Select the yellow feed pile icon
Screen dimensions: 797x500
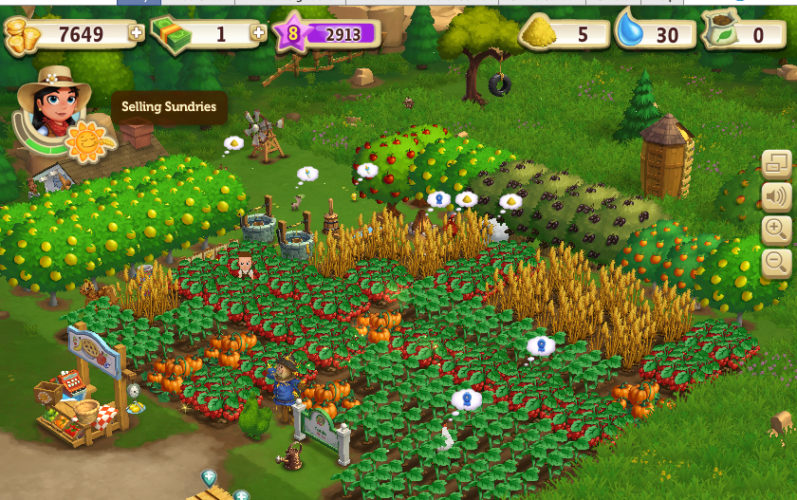click(540, 33)
